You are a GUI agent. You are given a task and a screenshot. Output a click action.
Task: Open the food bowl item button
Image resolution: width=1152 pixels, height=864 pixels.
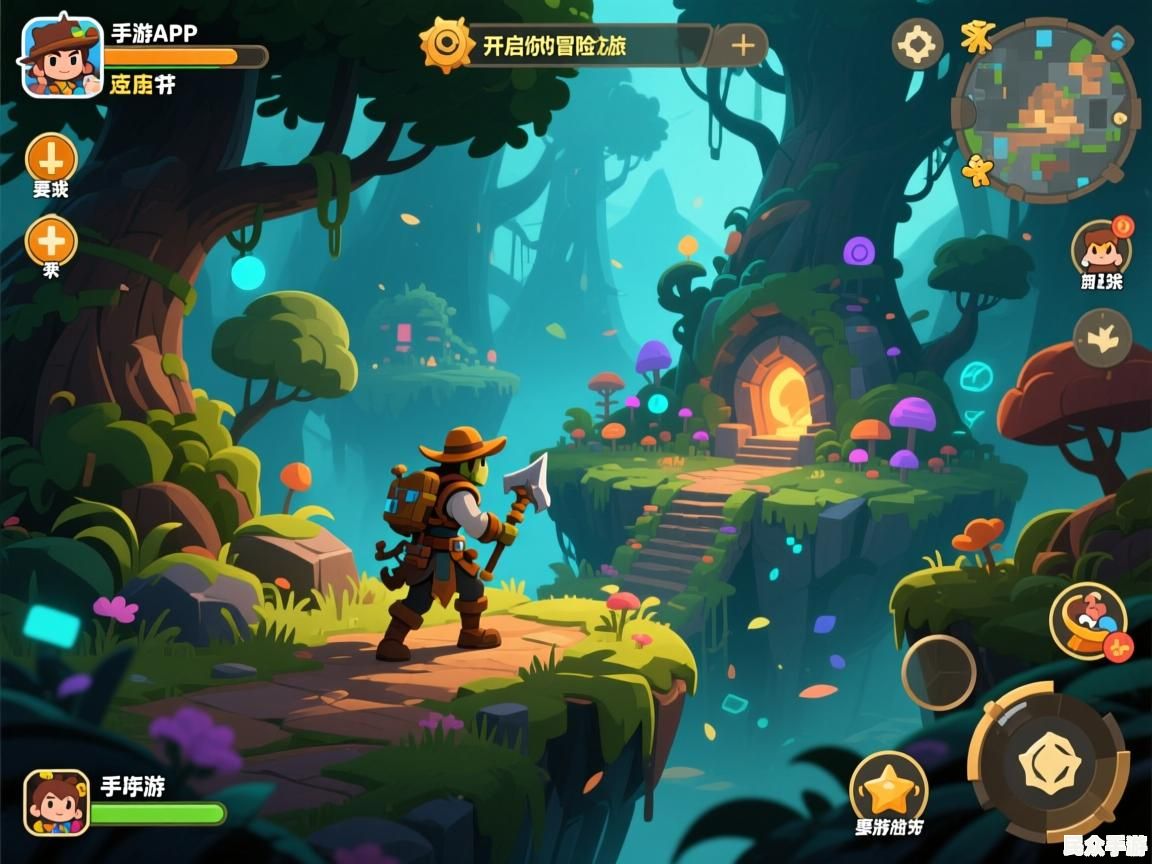pos(1088,620)
